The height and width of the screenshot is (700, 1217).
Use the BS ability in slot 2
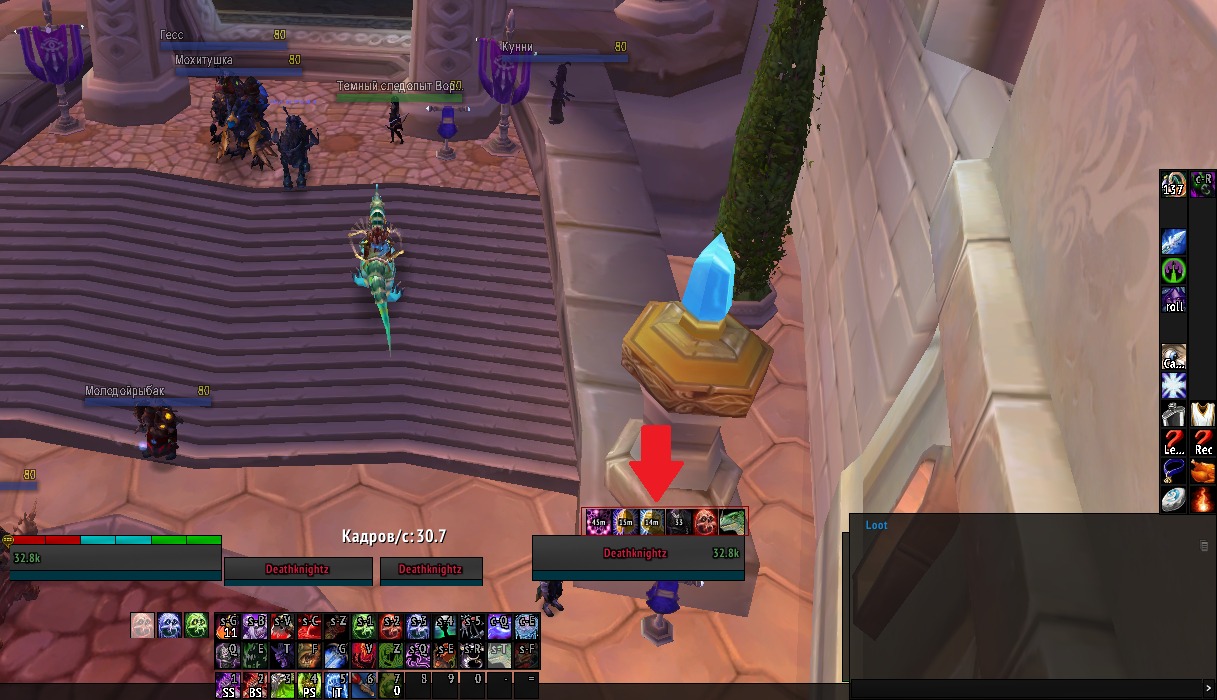[x=256, y=685]
